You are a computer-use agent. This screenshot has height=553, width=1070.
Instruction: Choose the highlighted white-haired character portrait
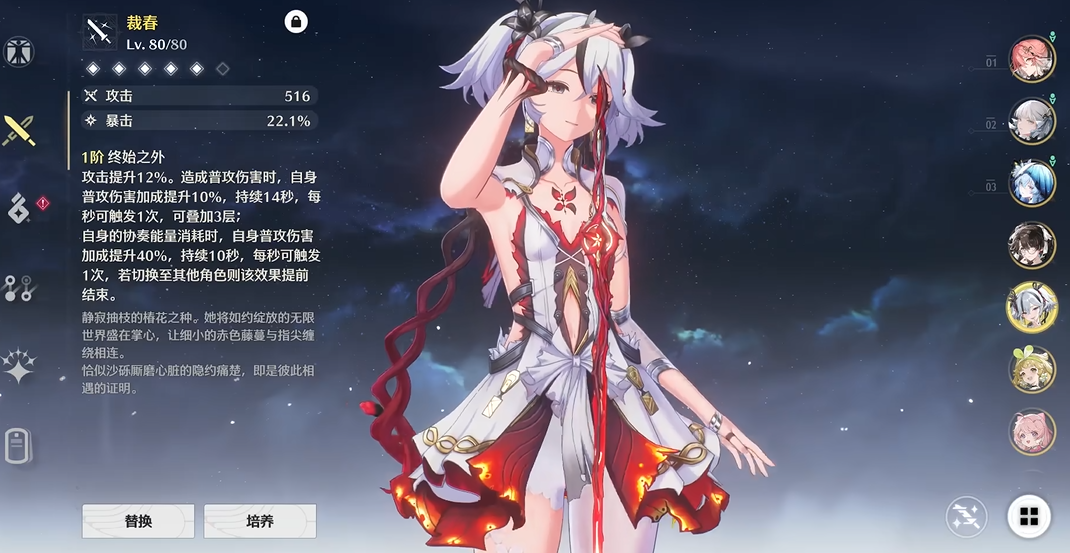(x=1032, y=307)
